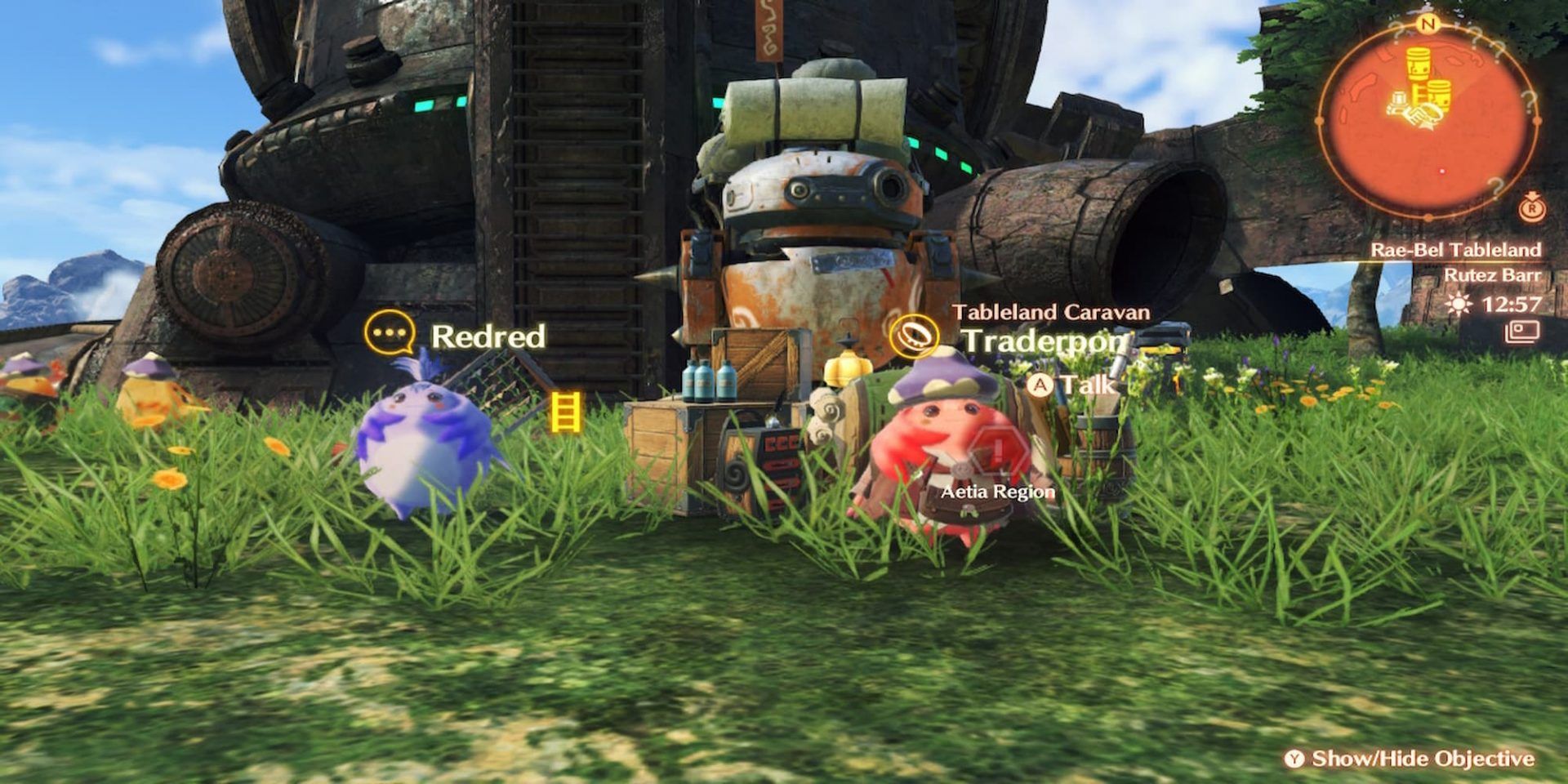Click the N compass marker on the minimap
Viewport: 1568px width, 784px height.
[x=1429, y=24]
